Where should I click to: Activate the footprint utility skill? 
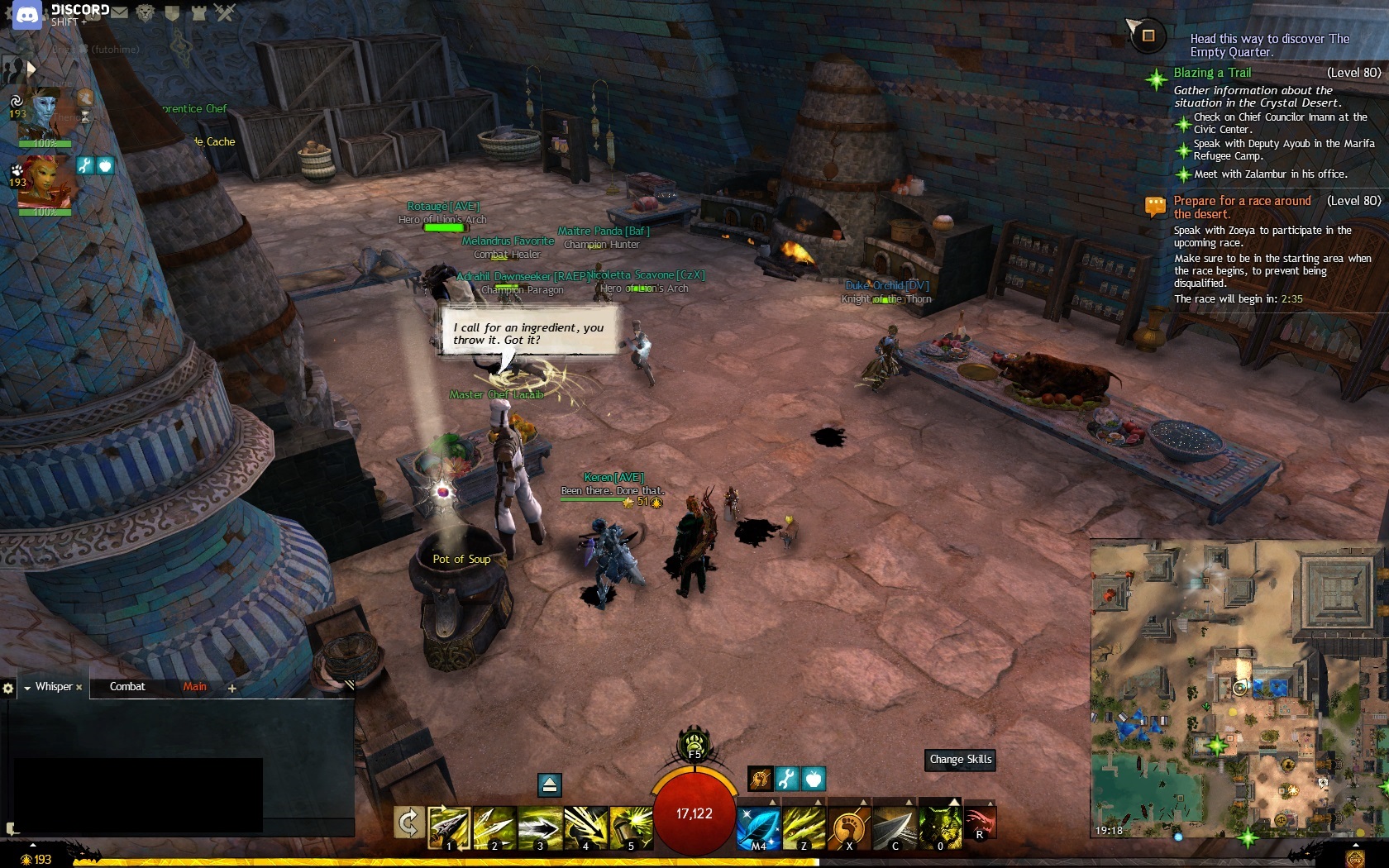849,827
